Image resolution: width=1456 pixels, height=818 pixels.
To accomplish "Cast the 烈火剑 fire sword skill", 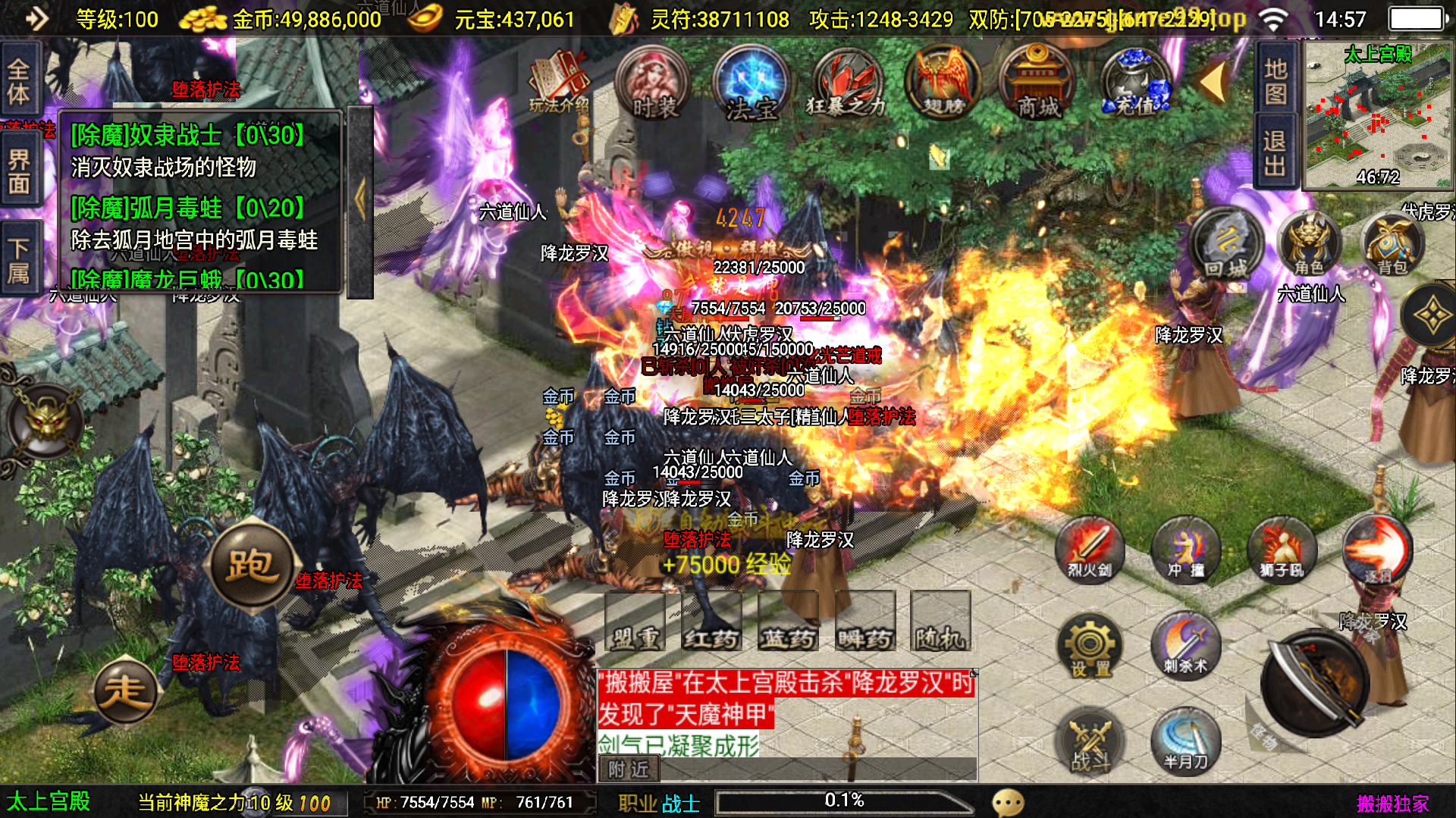I will point(1090,549).
